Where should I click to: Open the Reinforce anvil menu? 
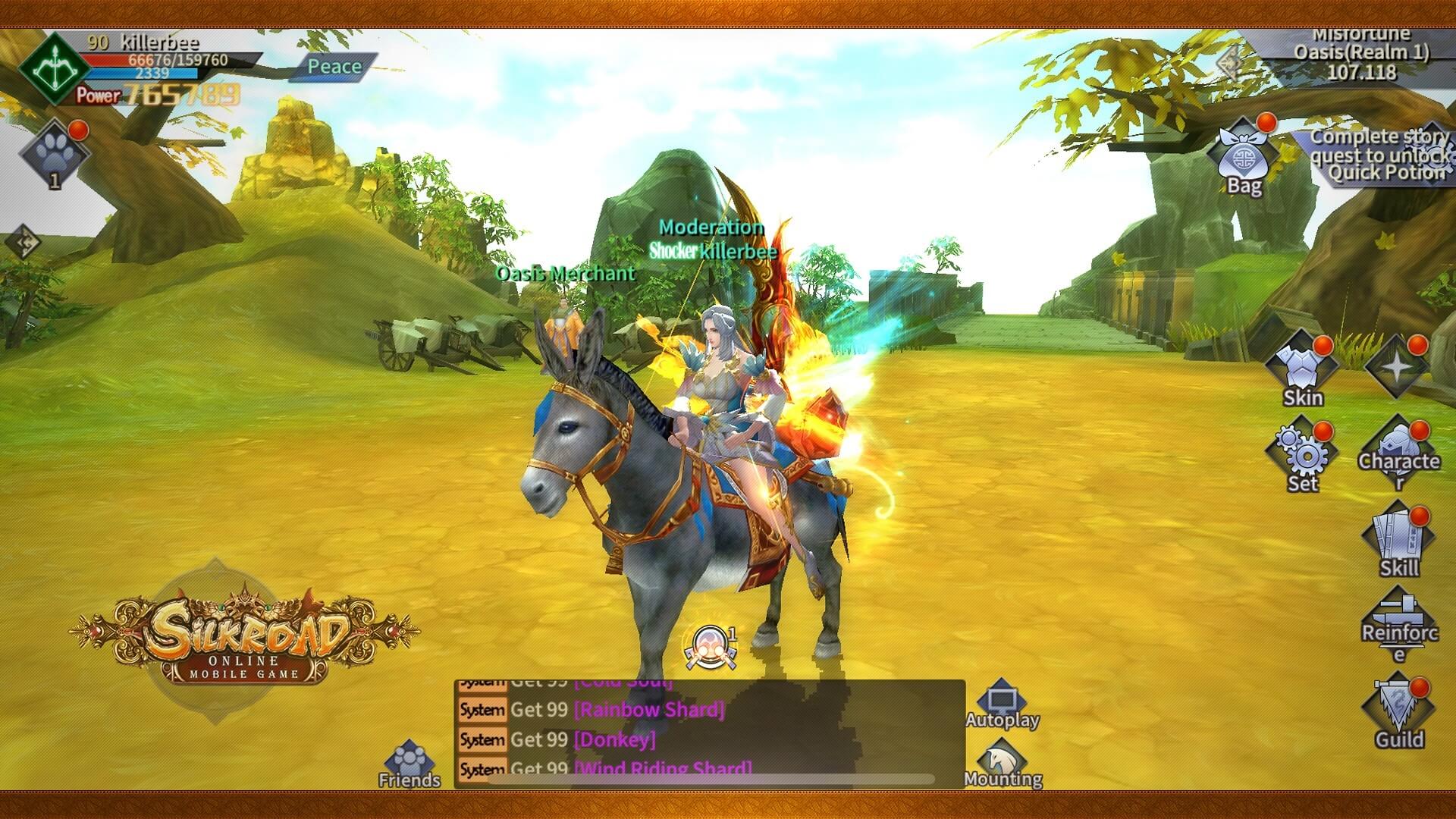coord(1398,623)
